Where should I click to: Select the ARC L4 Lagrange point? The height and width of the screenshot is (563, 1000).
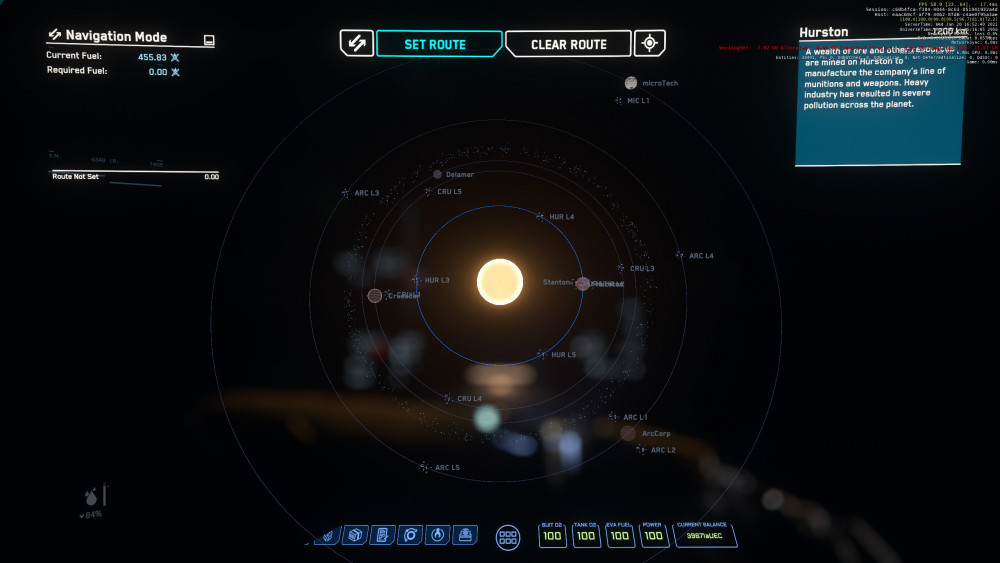tap(680, 256)
